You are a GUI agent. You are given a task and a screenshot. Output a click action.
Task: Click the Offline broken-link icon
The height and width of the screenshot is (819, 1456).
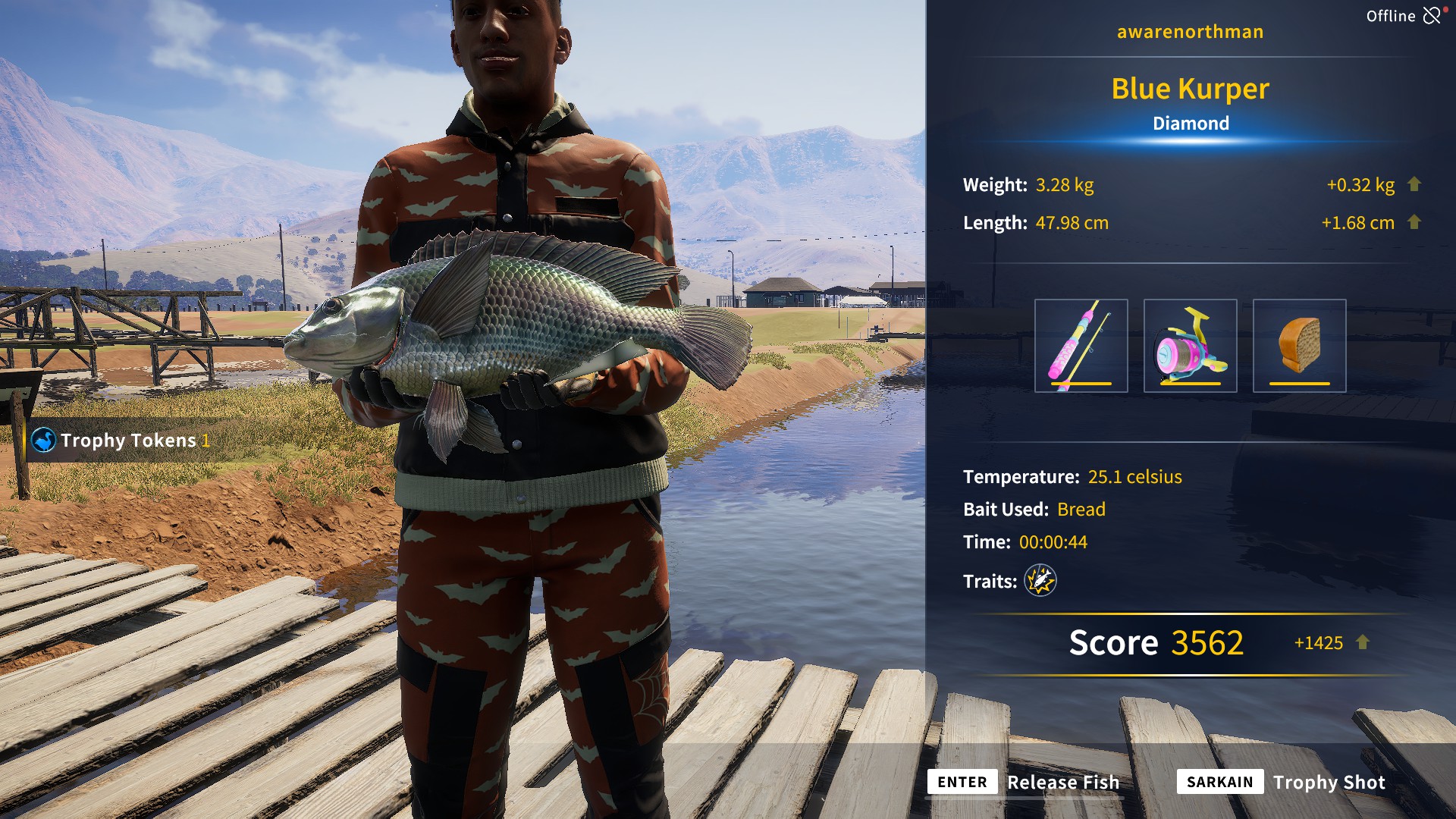point(1433,14)
